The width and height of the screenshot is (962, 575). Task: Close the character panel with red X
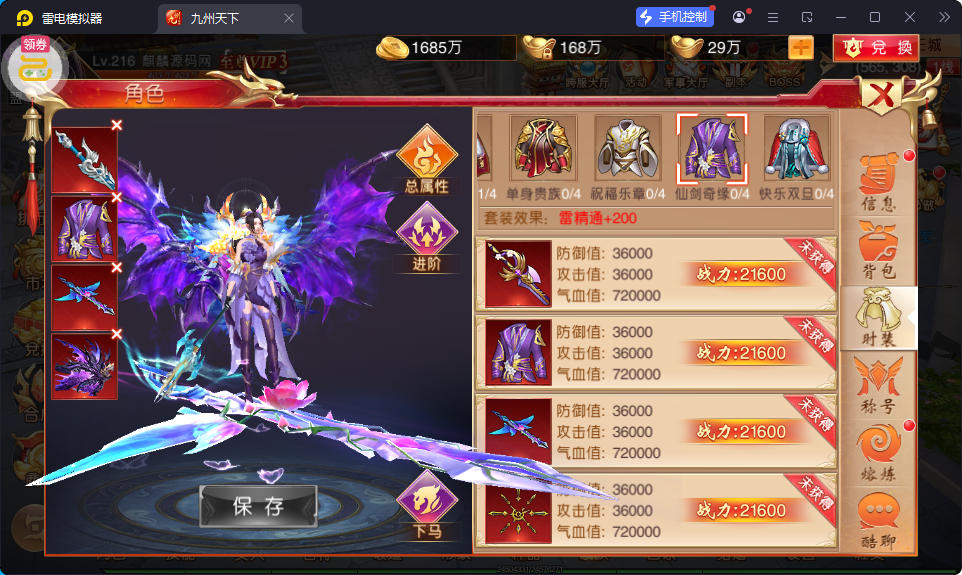[x=881, y=96]
